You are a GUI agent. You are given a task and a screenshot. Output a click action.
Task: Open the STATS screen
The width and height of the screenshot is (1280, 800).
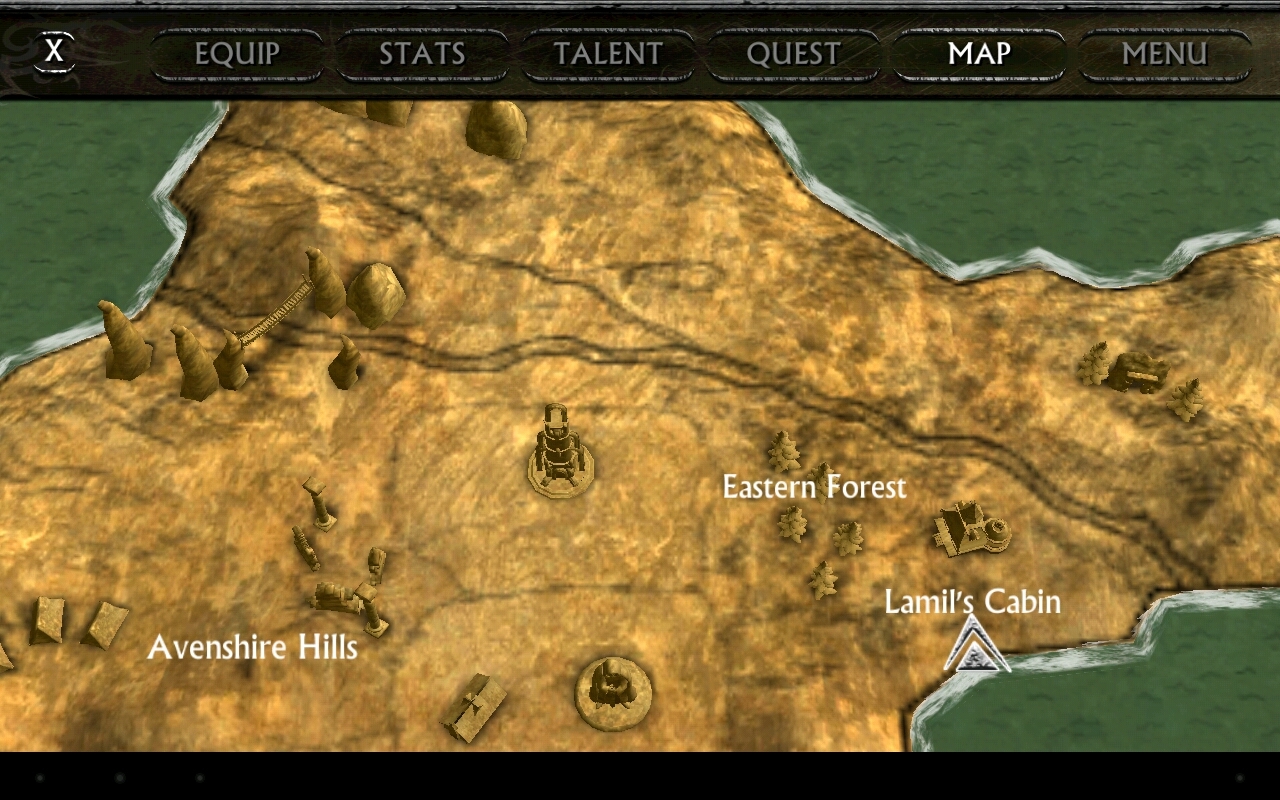[422, 54]
